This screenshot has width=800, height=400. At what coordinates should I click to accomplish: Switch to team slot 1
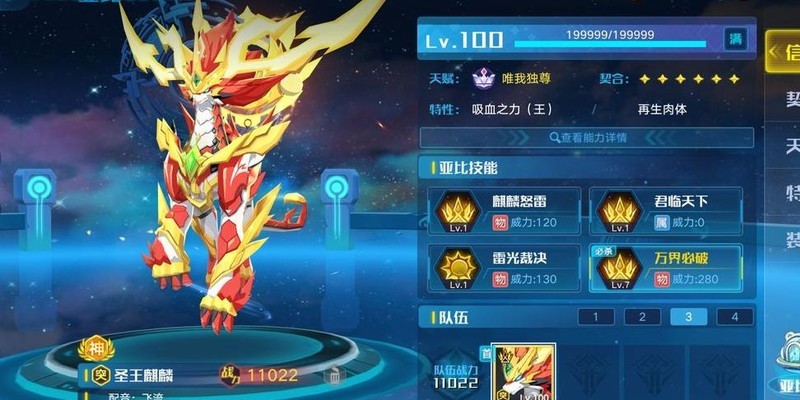[596, 317]
